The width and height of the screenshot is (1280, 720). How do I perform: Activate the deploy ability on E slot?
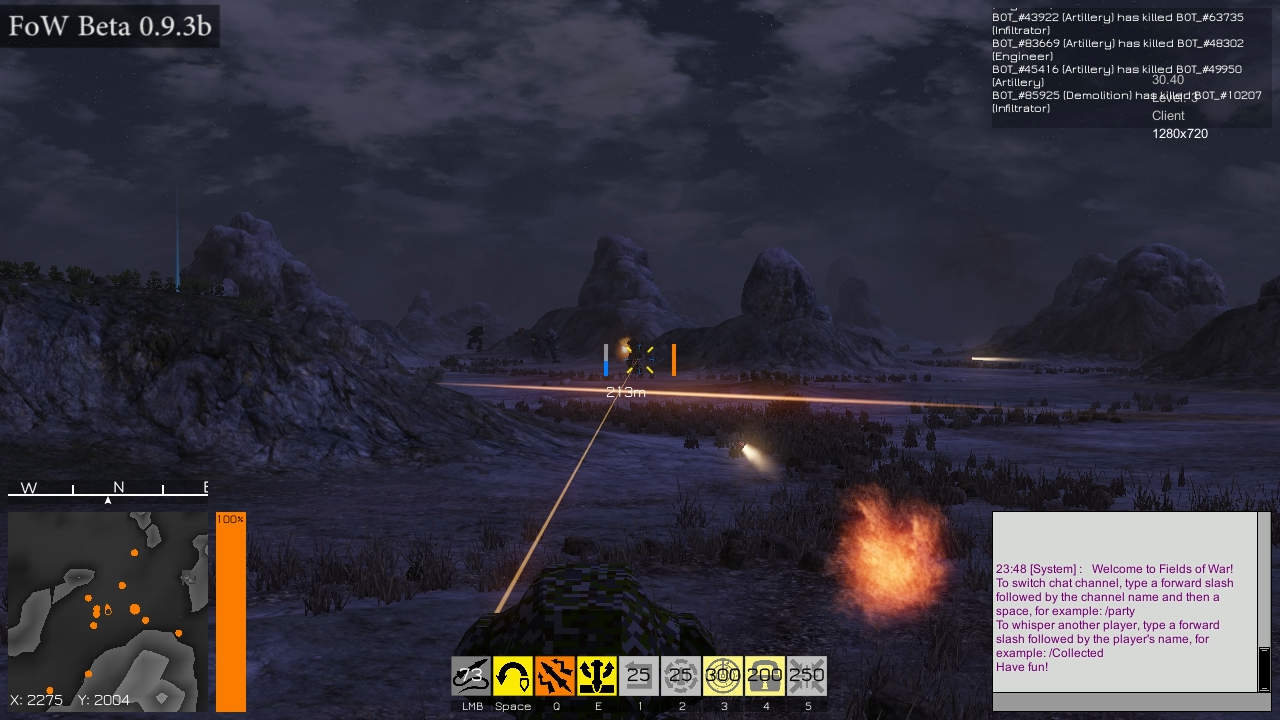pos(597,675)
